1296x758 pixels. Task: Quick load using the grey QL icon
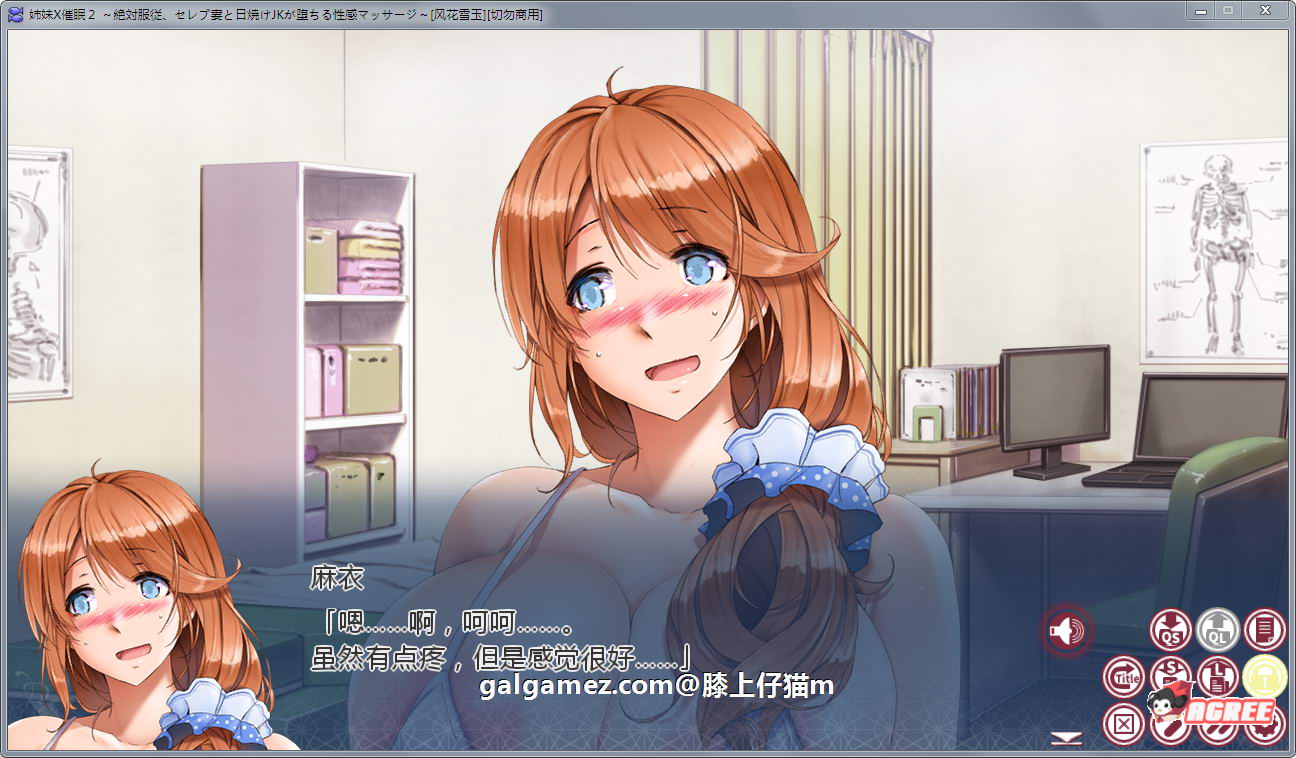tap(1217, 628)
